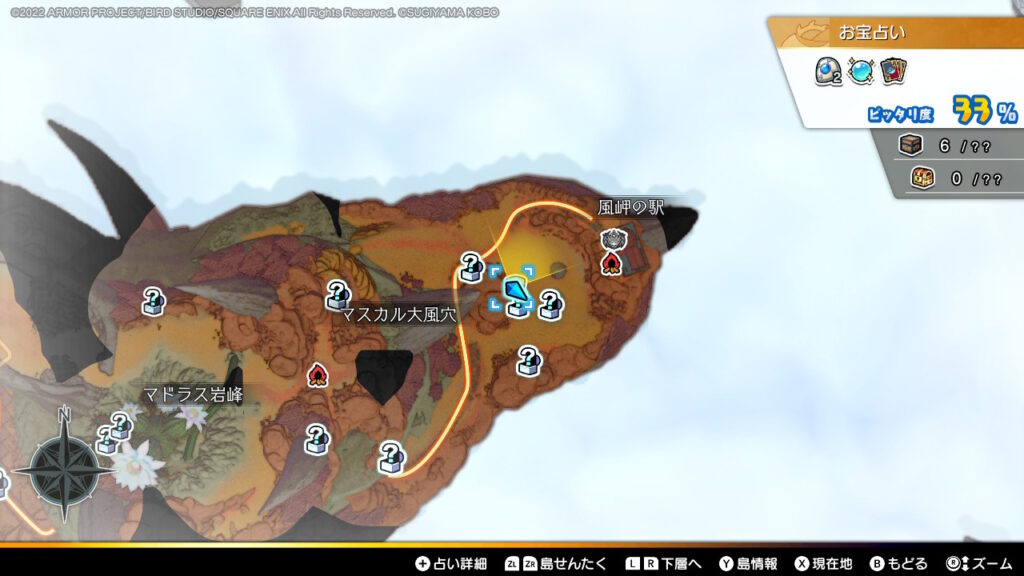Click the blue crystal orb fortune icon
Image resolution: width=1024 pixels, height=576 pixels.
860,71
